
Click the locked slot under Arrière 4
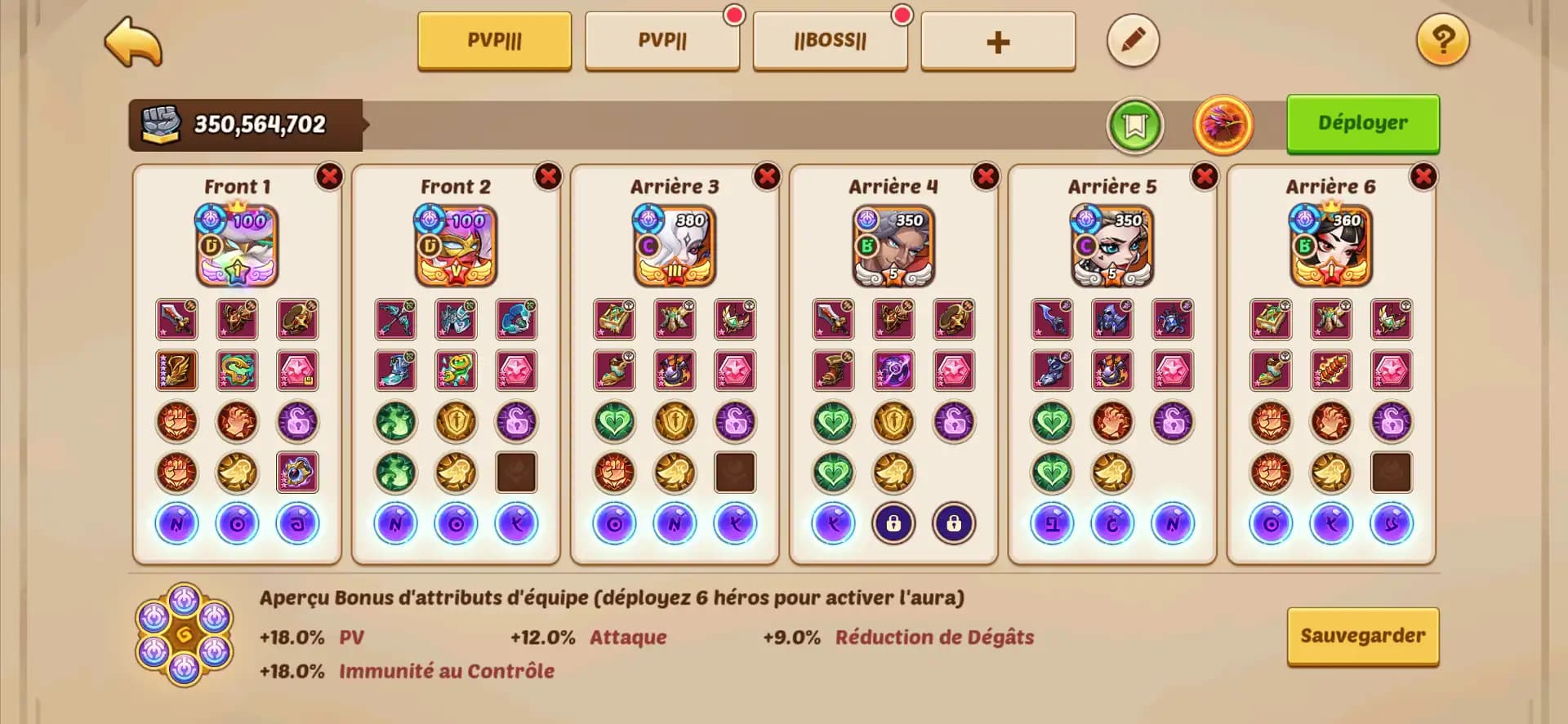point(893,524)
